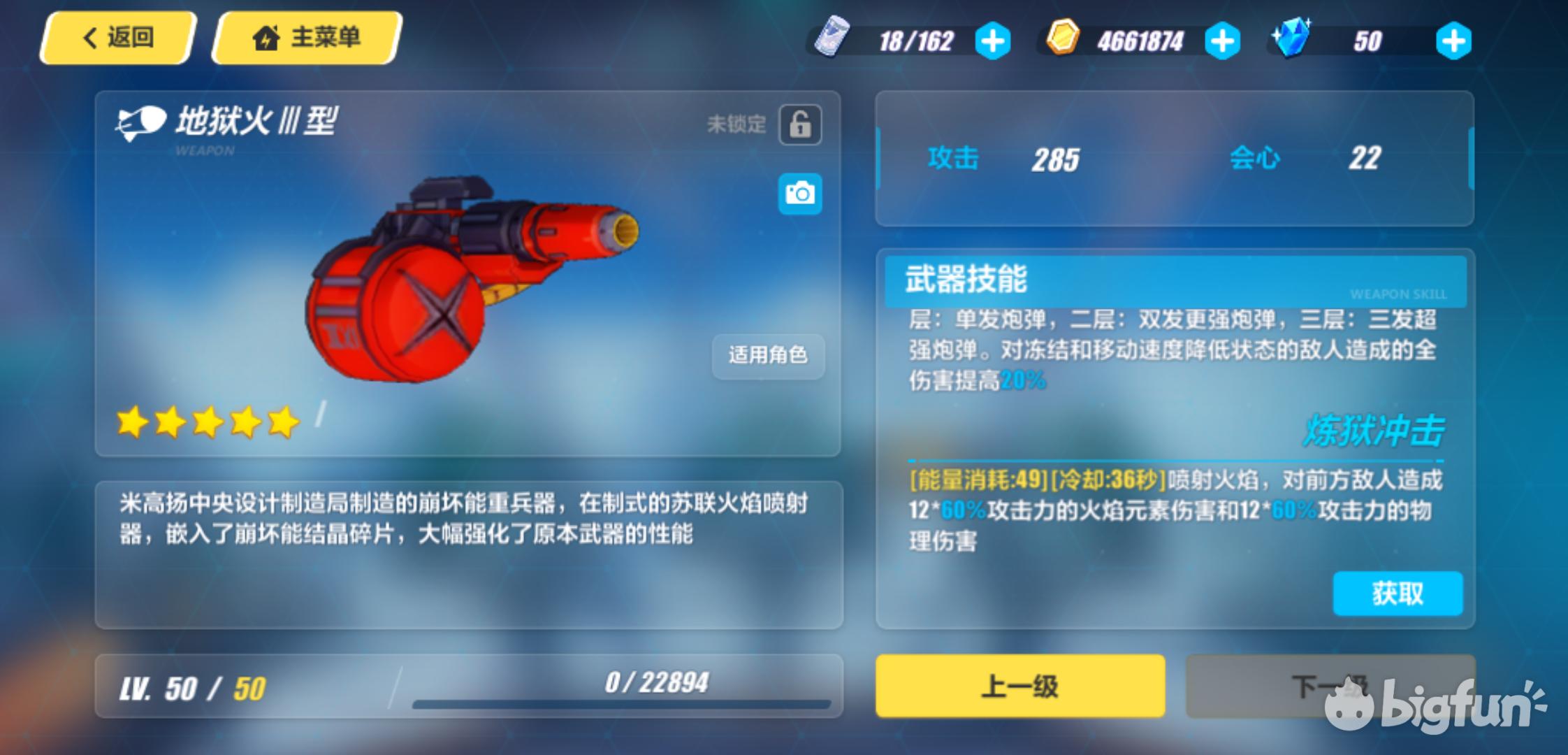Go back using the 返回 button
This screenshot has width=1568, height=755.
(117, 38)
